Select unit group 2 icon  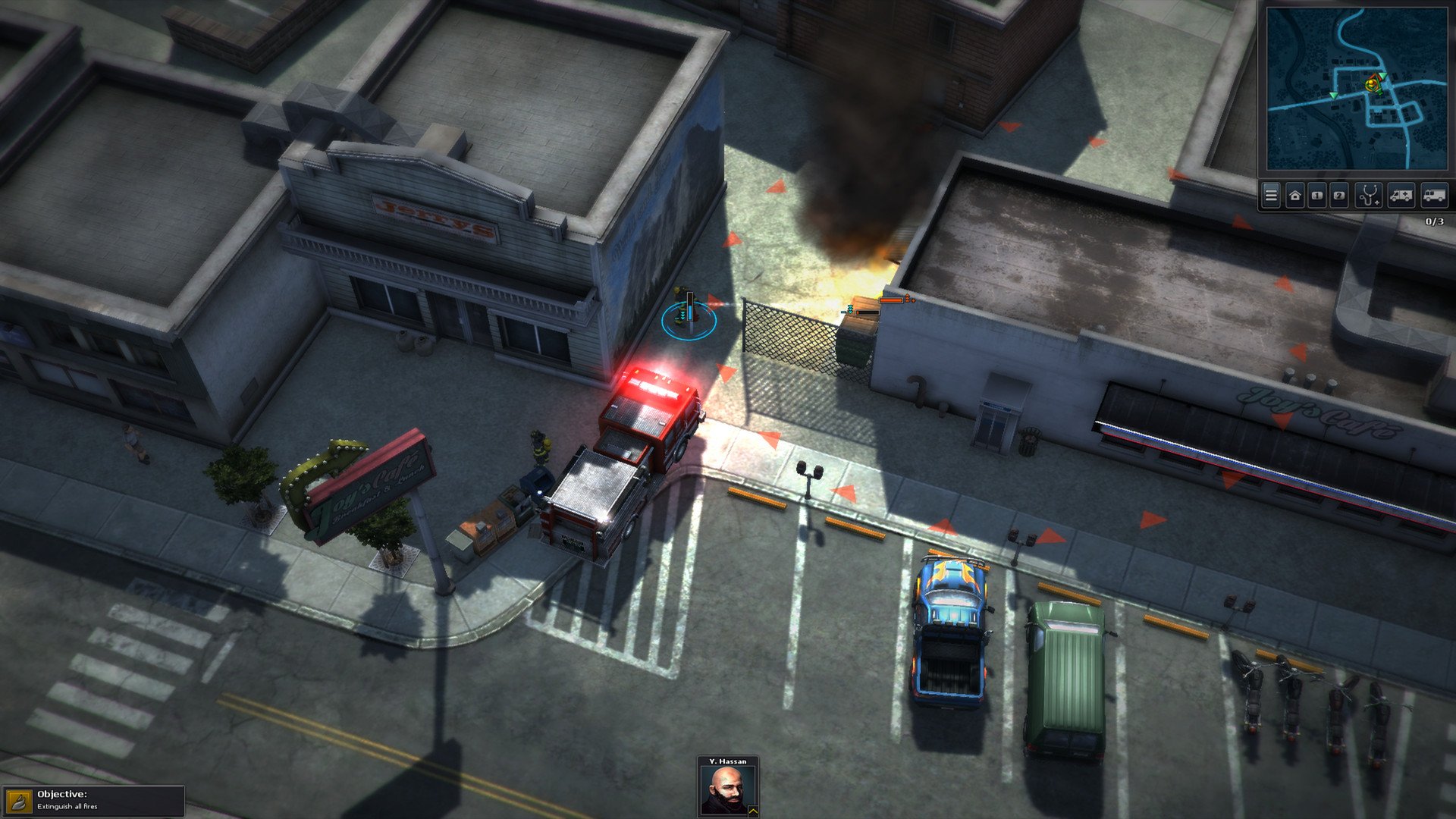[x=1337, y=196]
